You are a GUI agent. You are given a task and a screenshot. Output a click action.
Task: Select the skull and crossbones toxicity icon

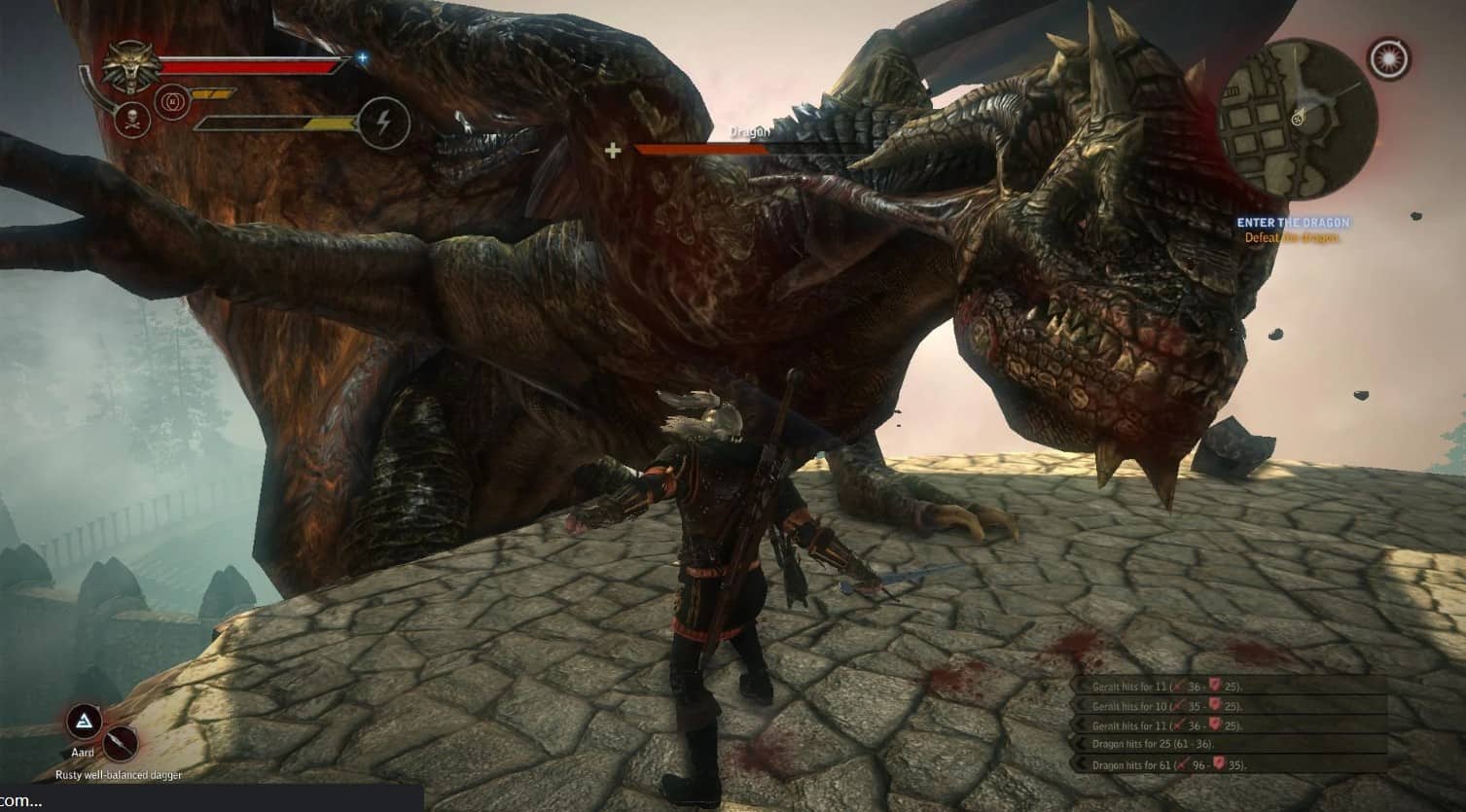[129, 121]
